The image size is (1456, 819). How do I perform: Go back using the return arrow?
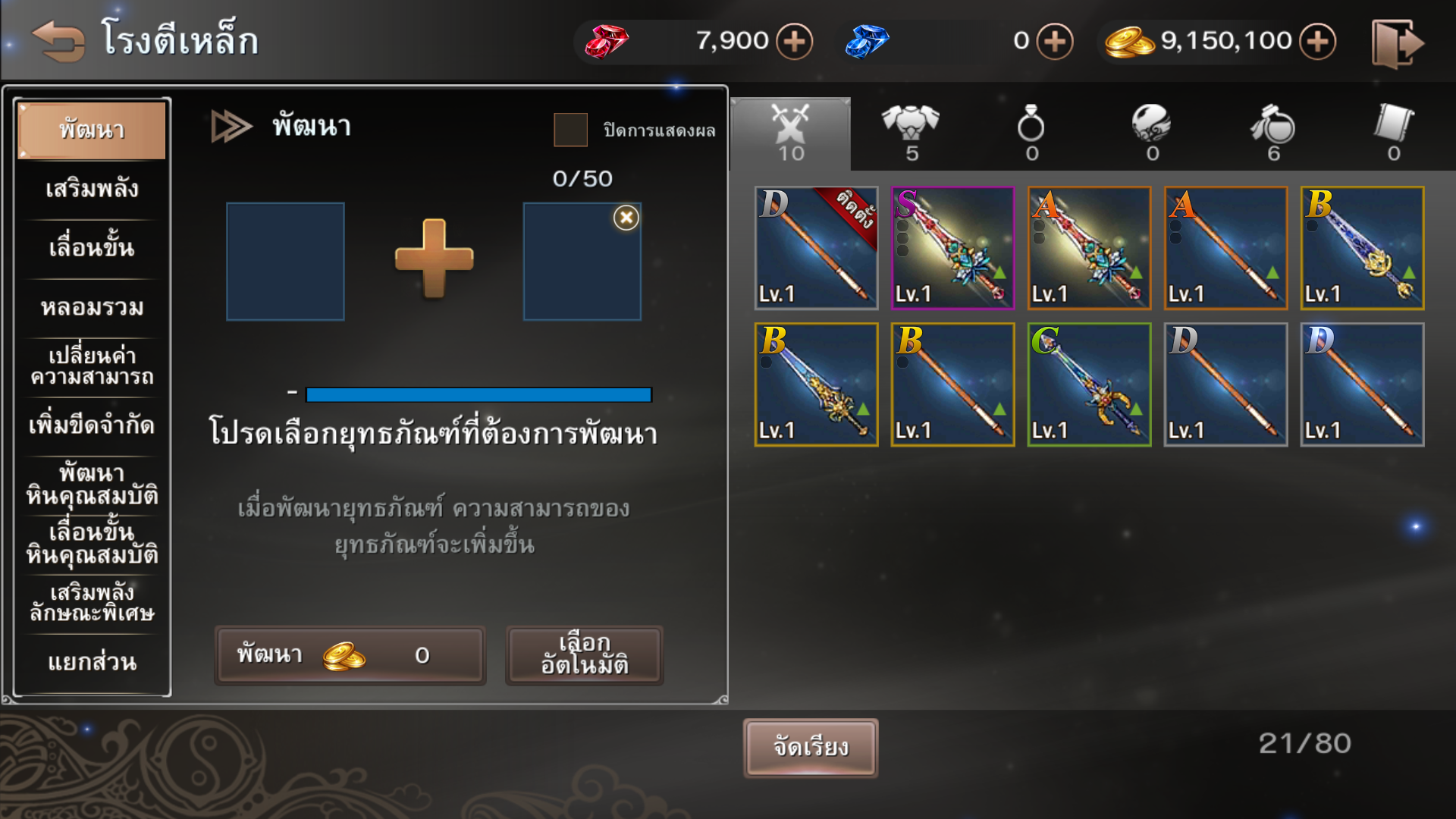(58, 40)
